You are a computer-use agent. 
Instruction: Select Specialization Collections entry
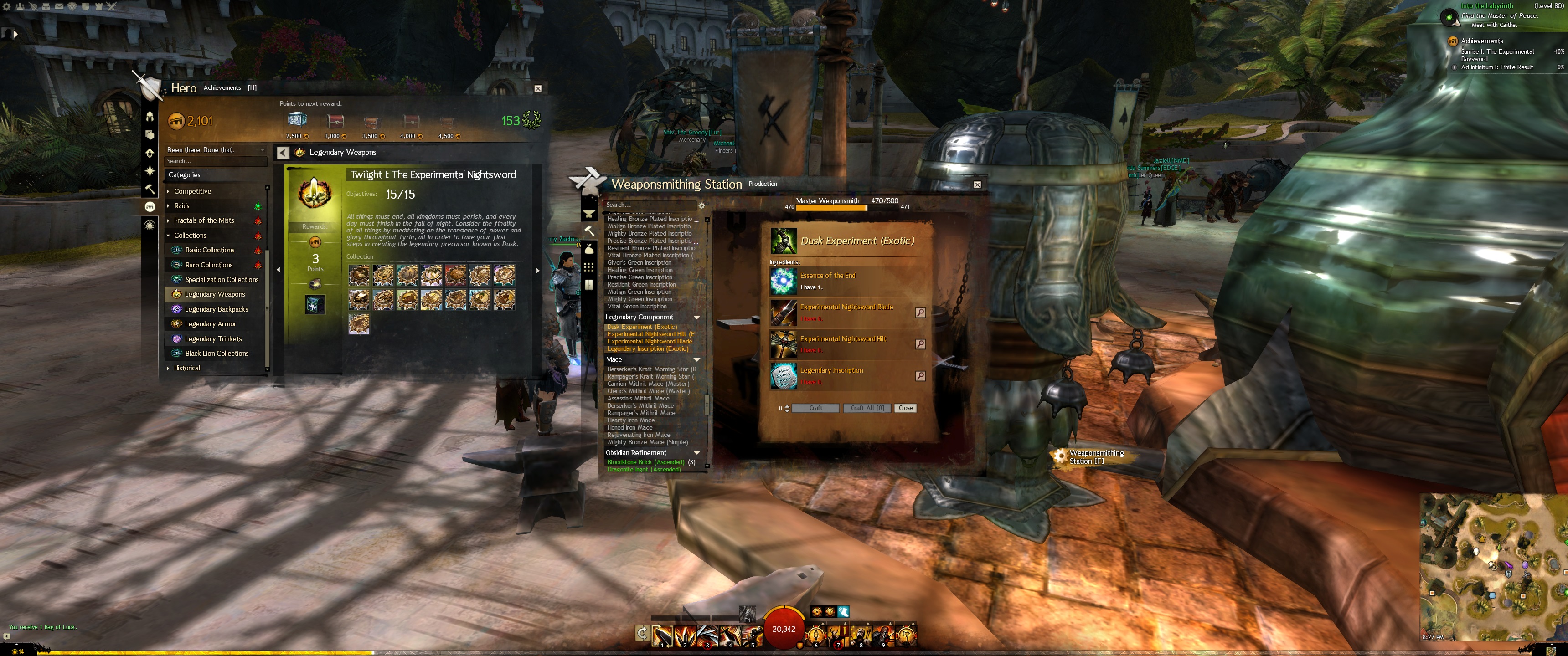pos(222,280)
